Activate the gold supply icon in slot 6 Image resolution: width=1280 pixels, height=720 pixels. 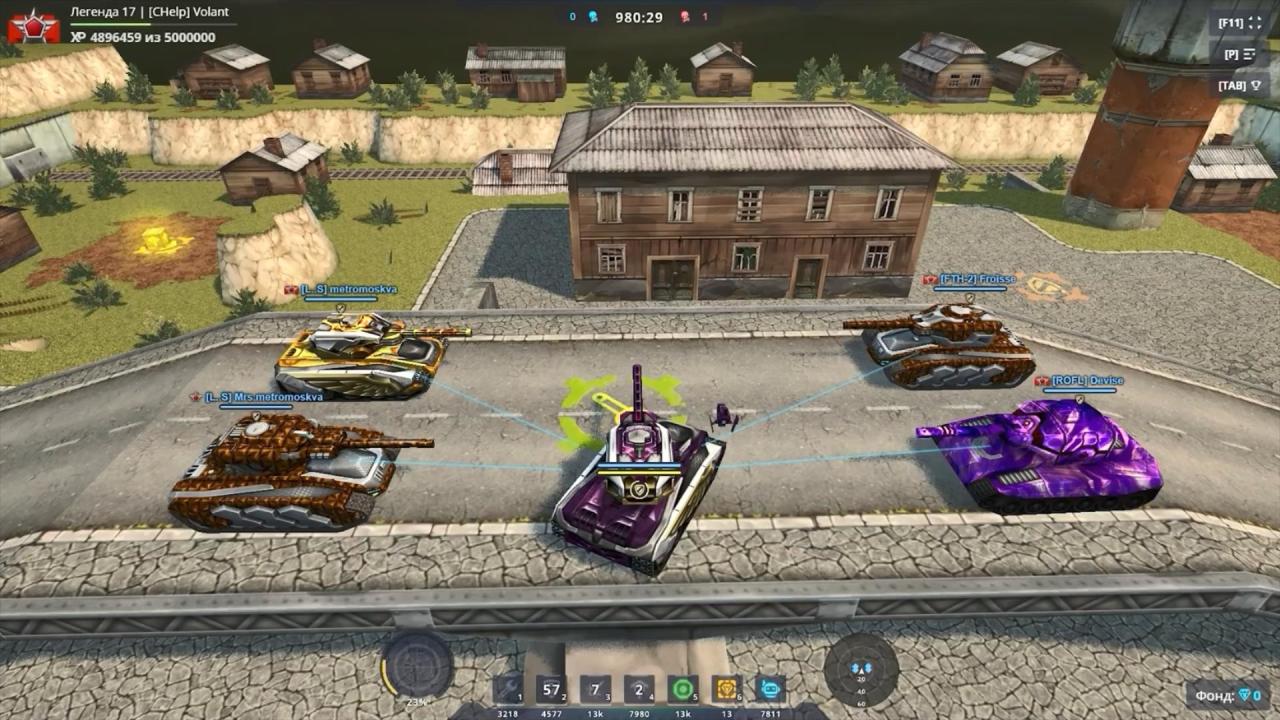pos(725,690)
